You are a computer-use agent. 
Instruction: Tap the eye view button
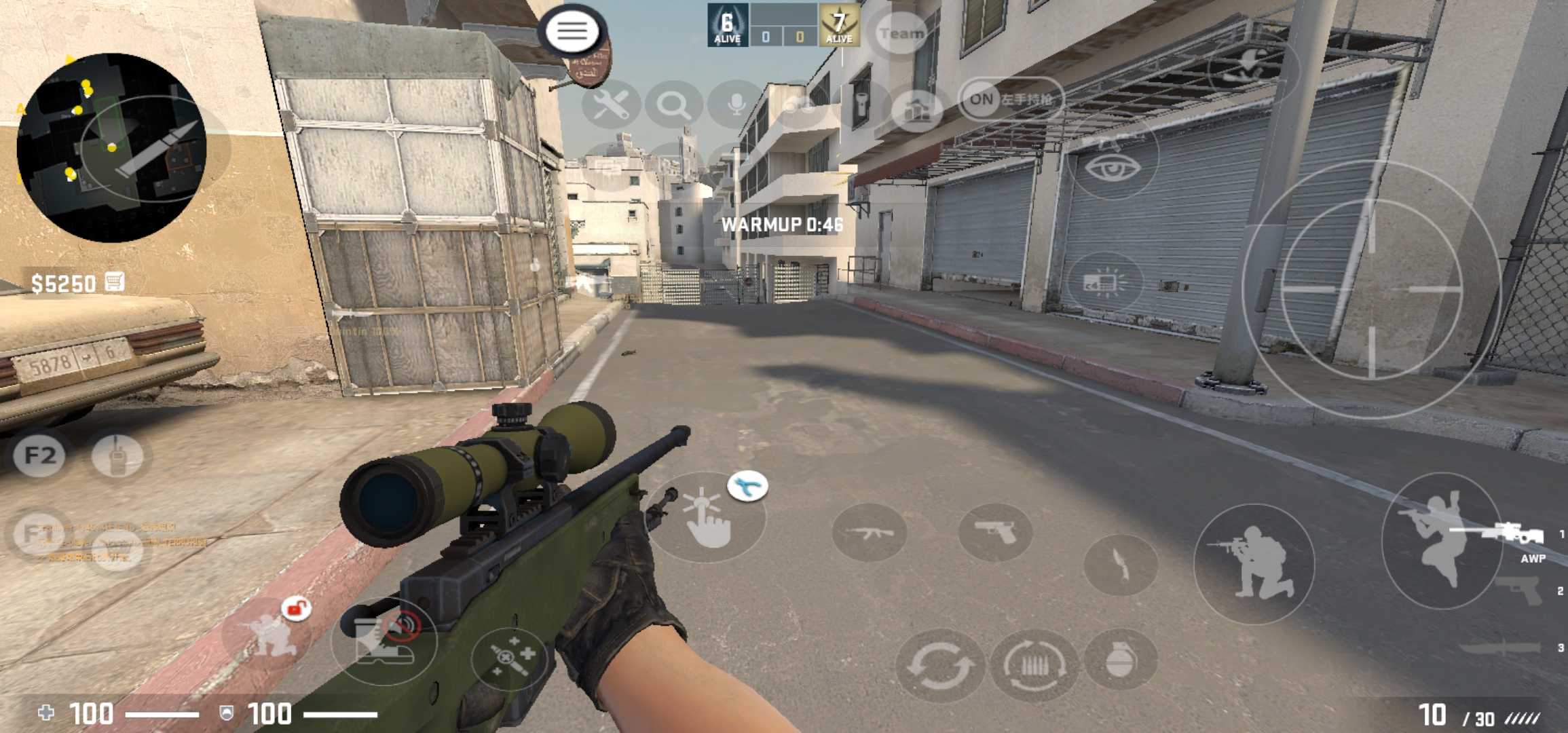pos(1111,165)
